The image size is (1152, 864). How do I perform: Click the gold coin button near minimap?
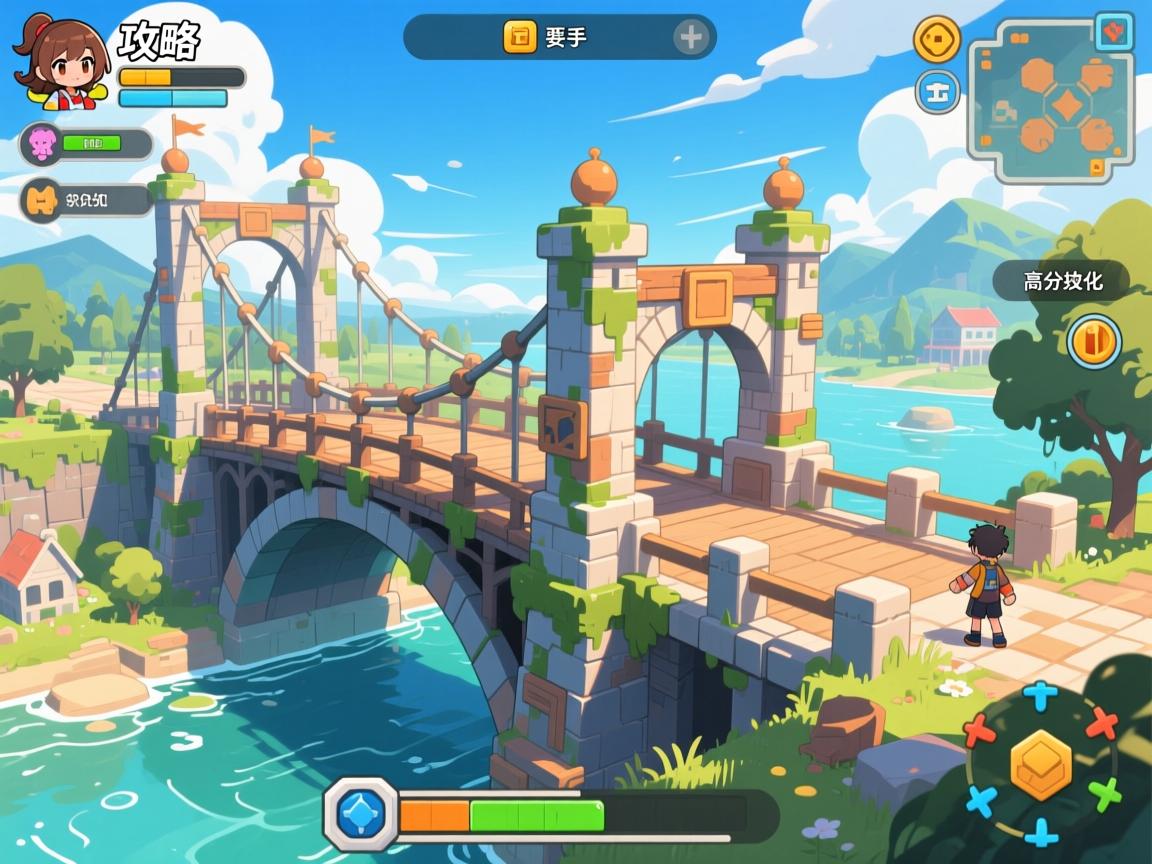[x=937, y=40]
